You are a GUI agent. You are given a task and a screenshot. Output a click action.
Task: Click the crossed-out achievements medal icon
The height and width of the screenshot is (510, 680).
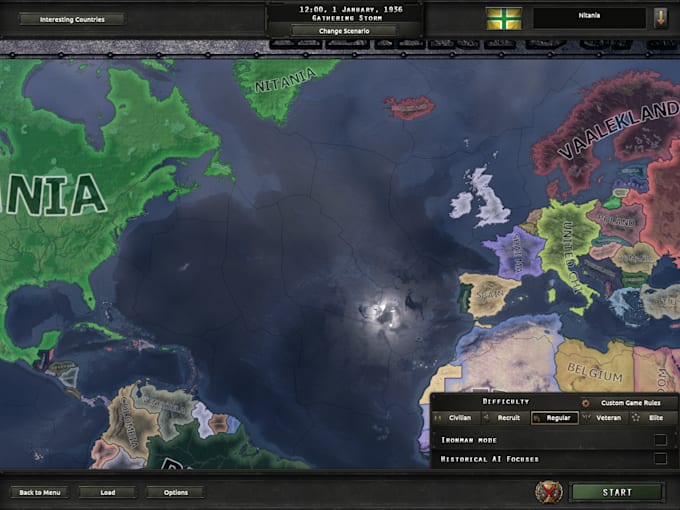coord(548,492)
